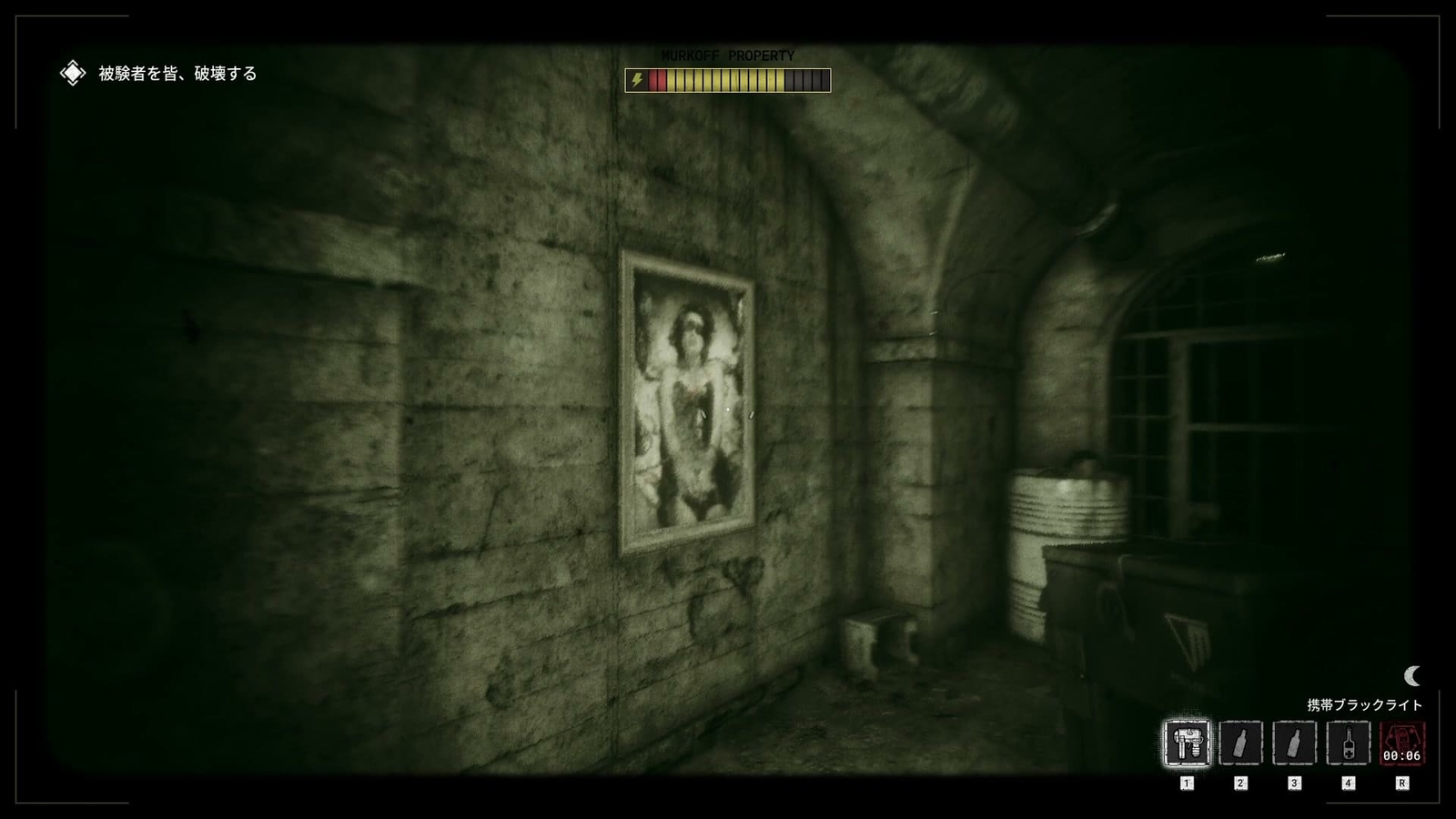Viewport: 1456px width, 819px height.
Task: Click the framed portrait painting on wall
Action: click(692, 396)
